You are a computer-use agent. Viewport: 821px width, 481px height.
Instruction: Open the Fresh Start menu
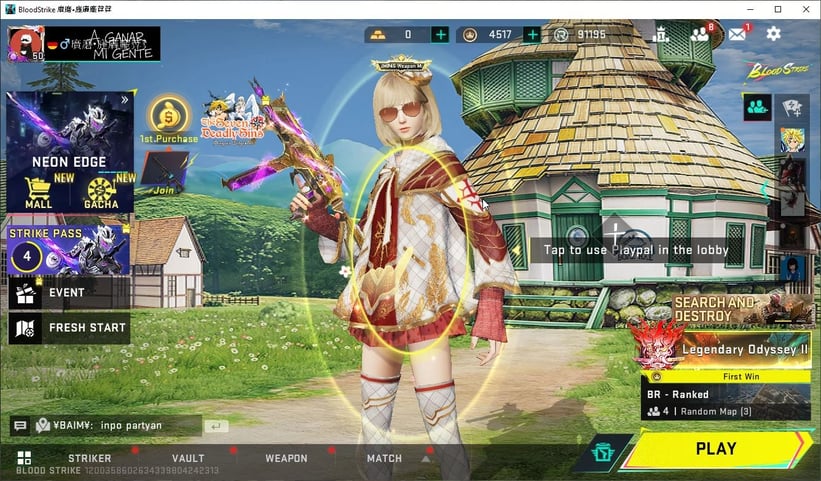click(68, 327)
